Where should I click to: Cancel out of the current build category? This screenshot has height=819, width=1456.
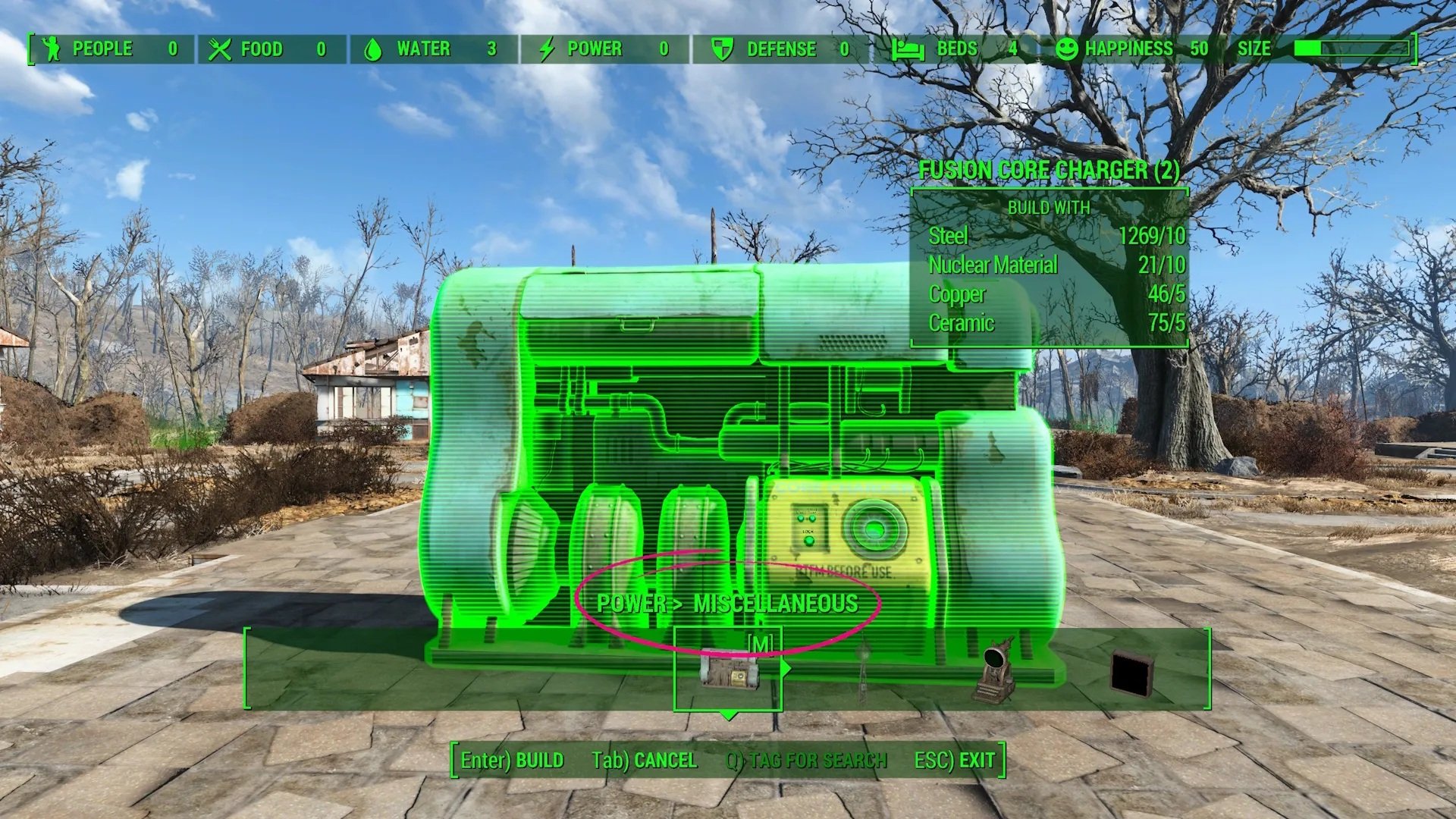pos(644,760)
